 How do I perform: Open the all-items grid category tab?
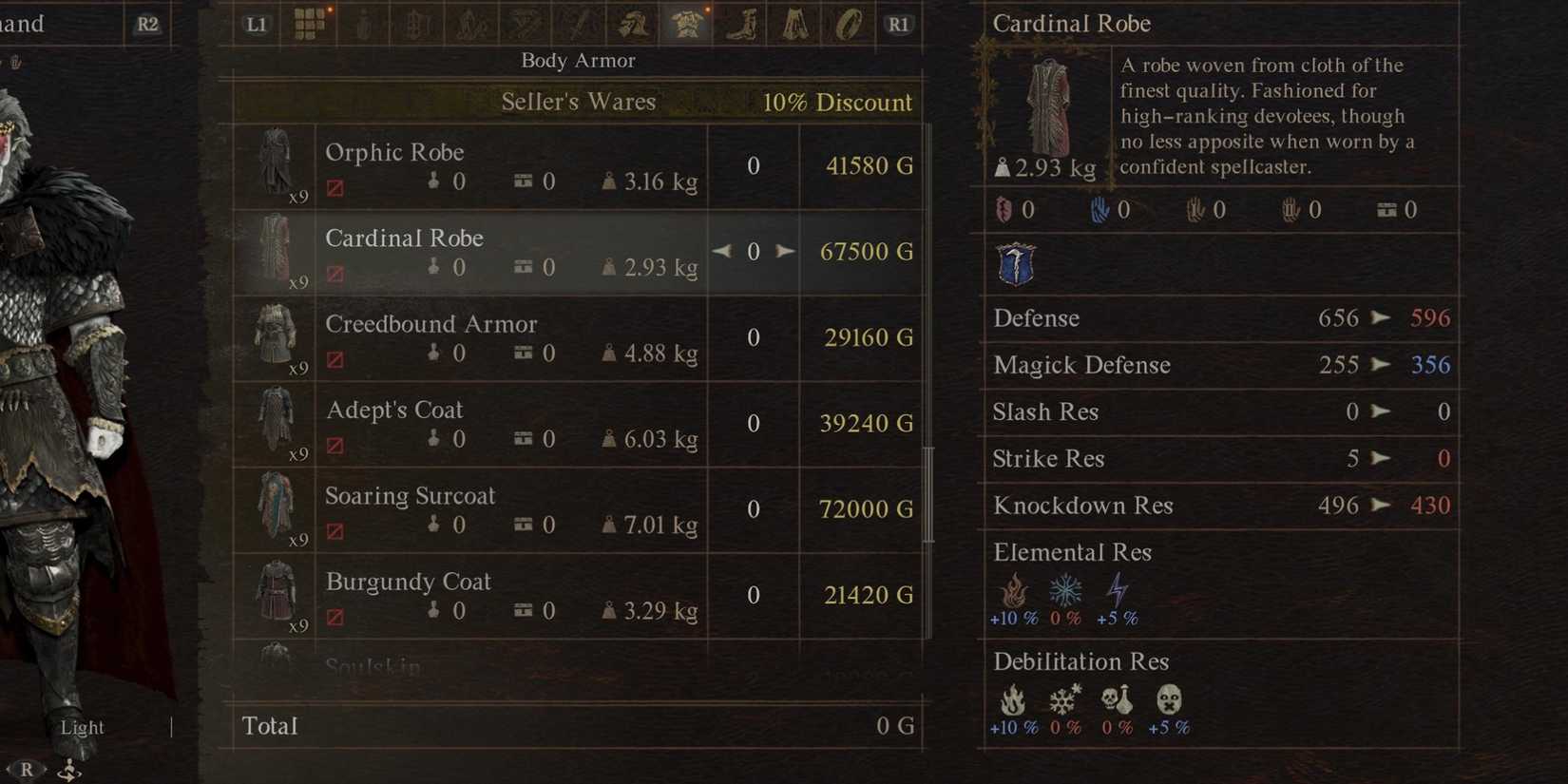pyautogui.click(x=309, y=23)
